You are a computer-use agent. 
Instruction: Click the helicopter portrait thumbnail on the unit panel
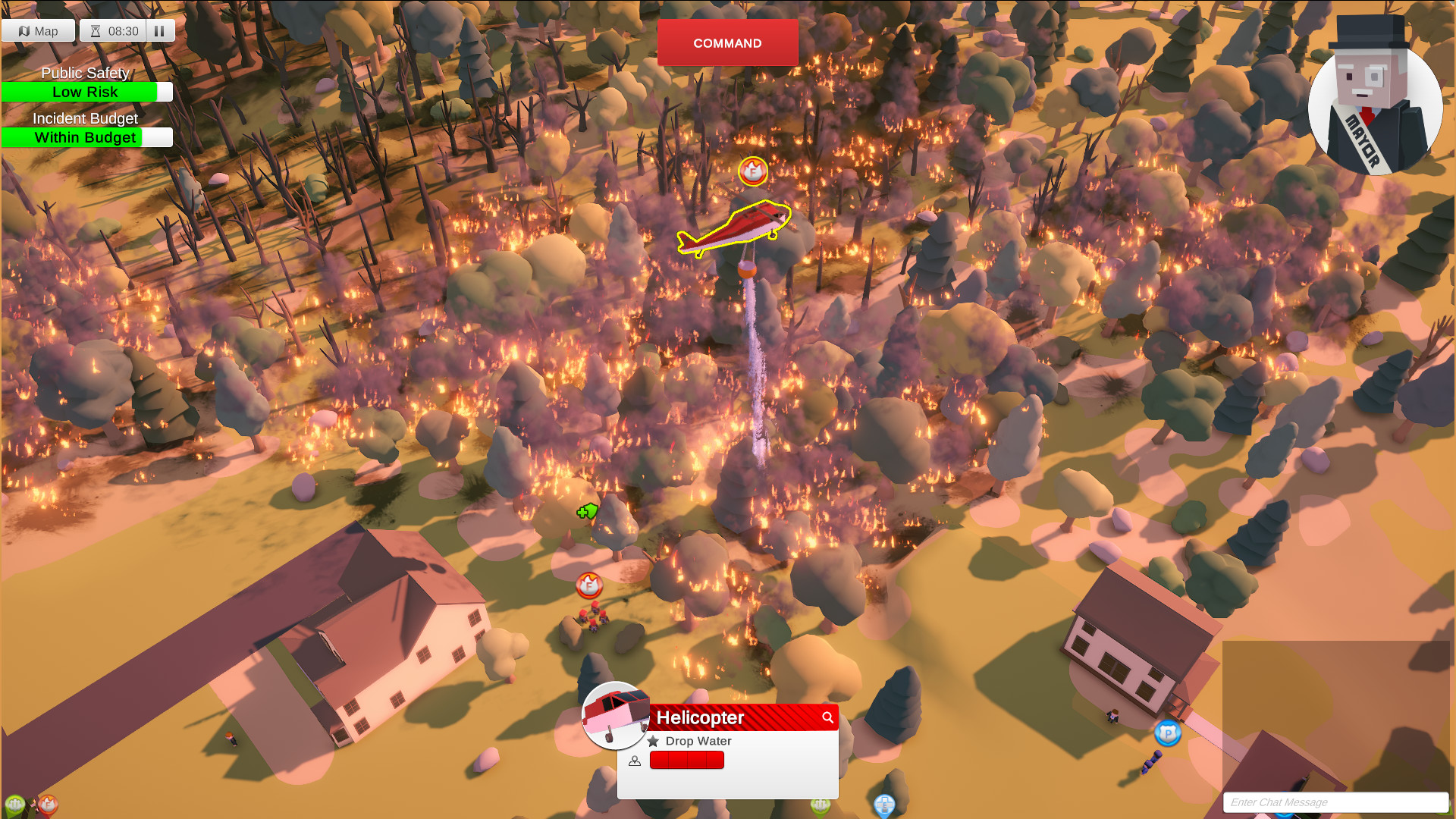pyautogui.click(x=616, y=717)
